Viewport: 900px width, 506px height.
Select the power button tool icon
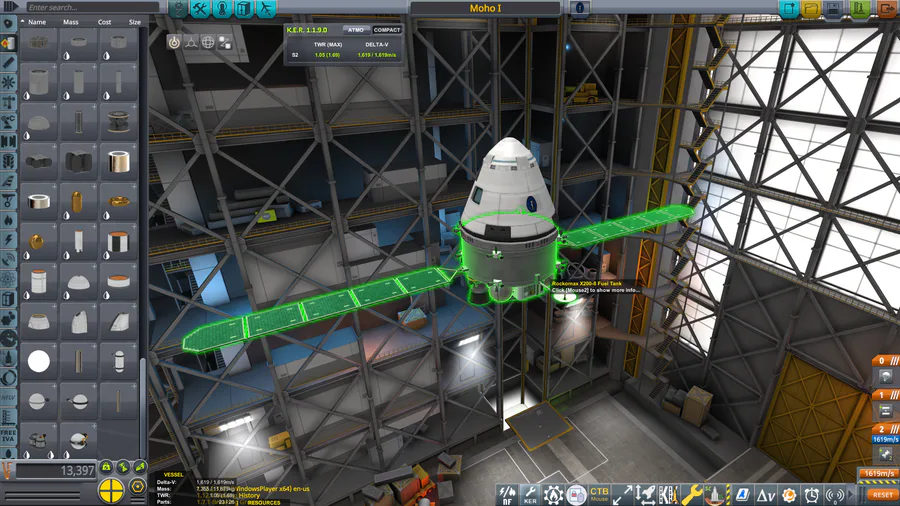(173, 43)
